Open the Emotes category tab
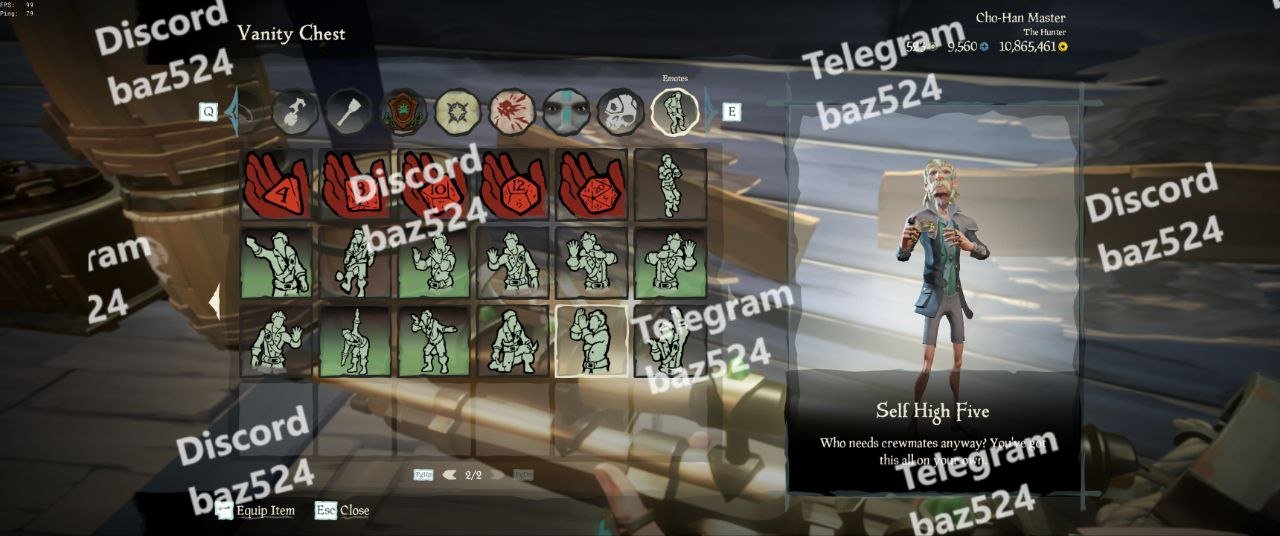 click(x=674, y=111)
